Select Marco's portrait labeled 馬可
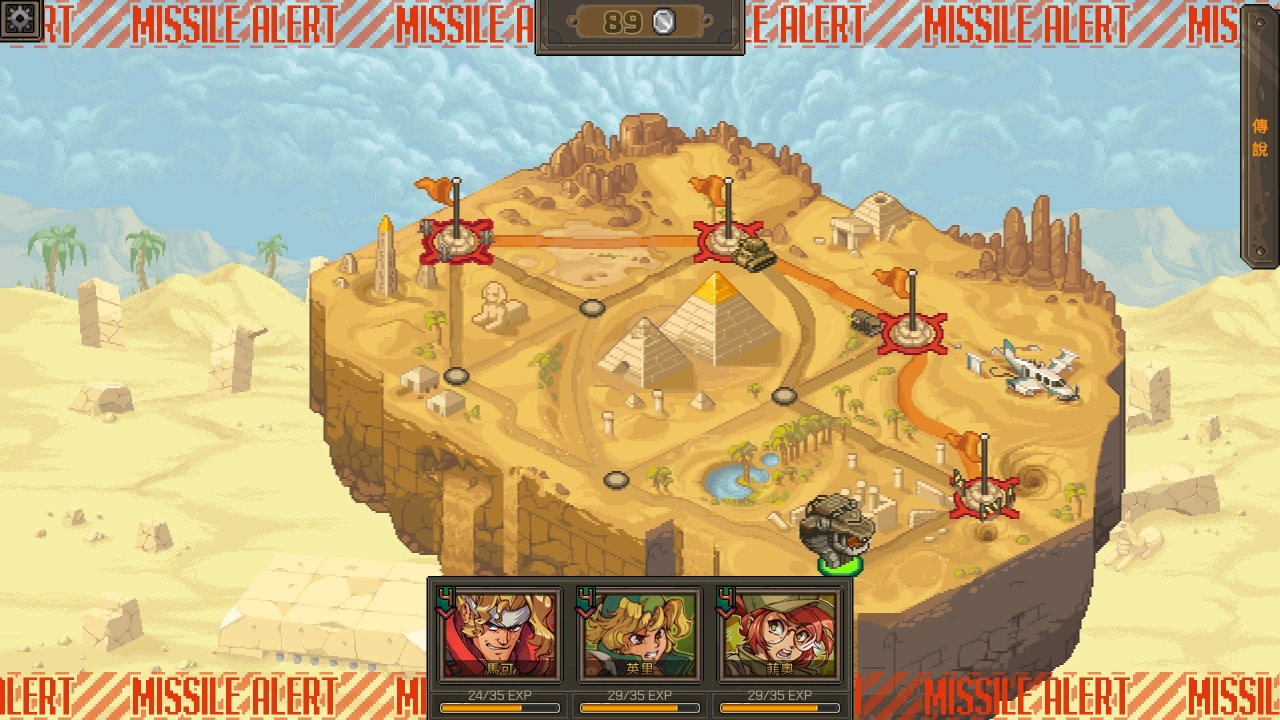 (497, 634)
